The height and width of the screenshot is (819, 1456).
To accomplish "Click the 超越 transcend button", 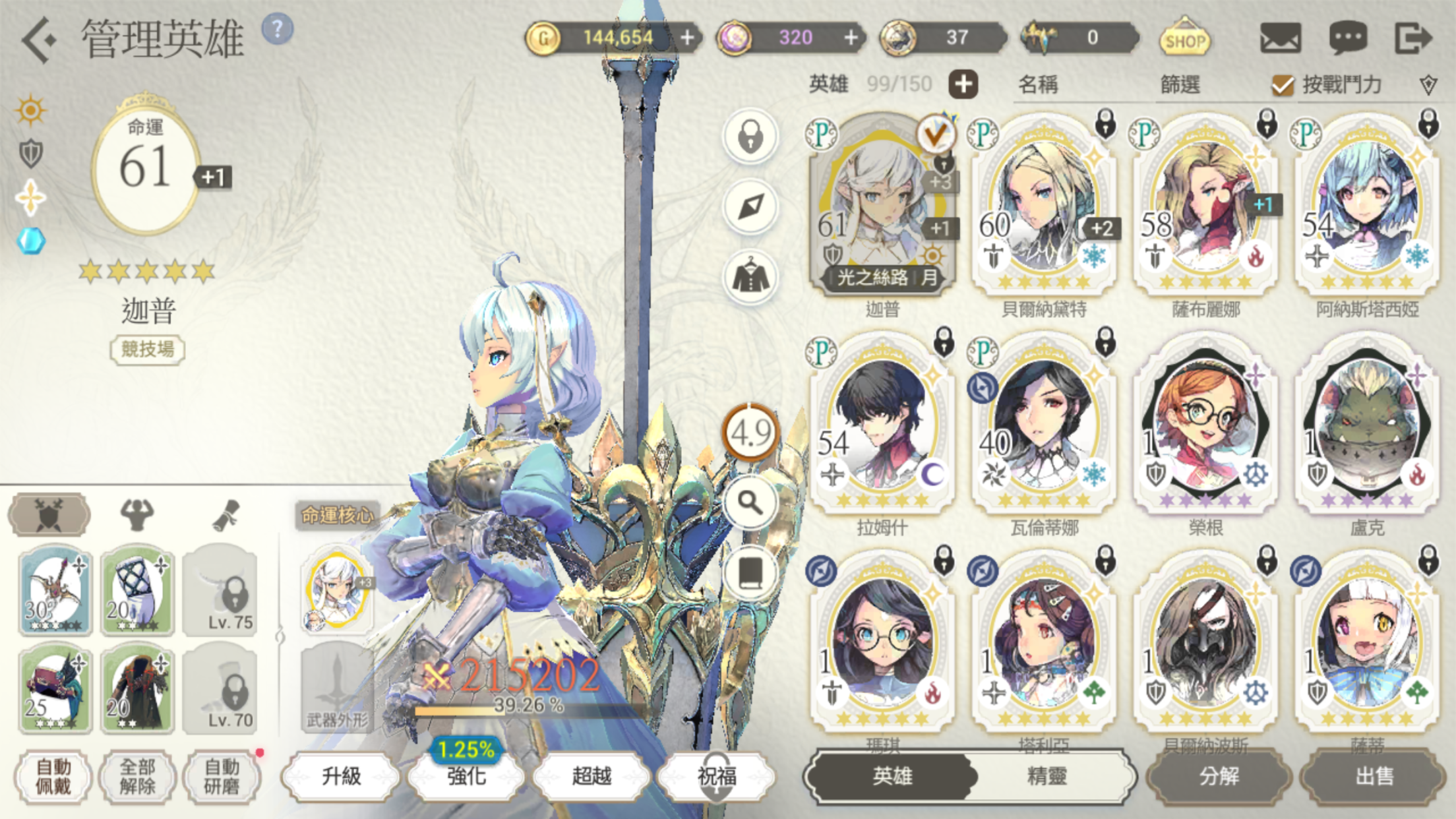I will click(591, 776).
